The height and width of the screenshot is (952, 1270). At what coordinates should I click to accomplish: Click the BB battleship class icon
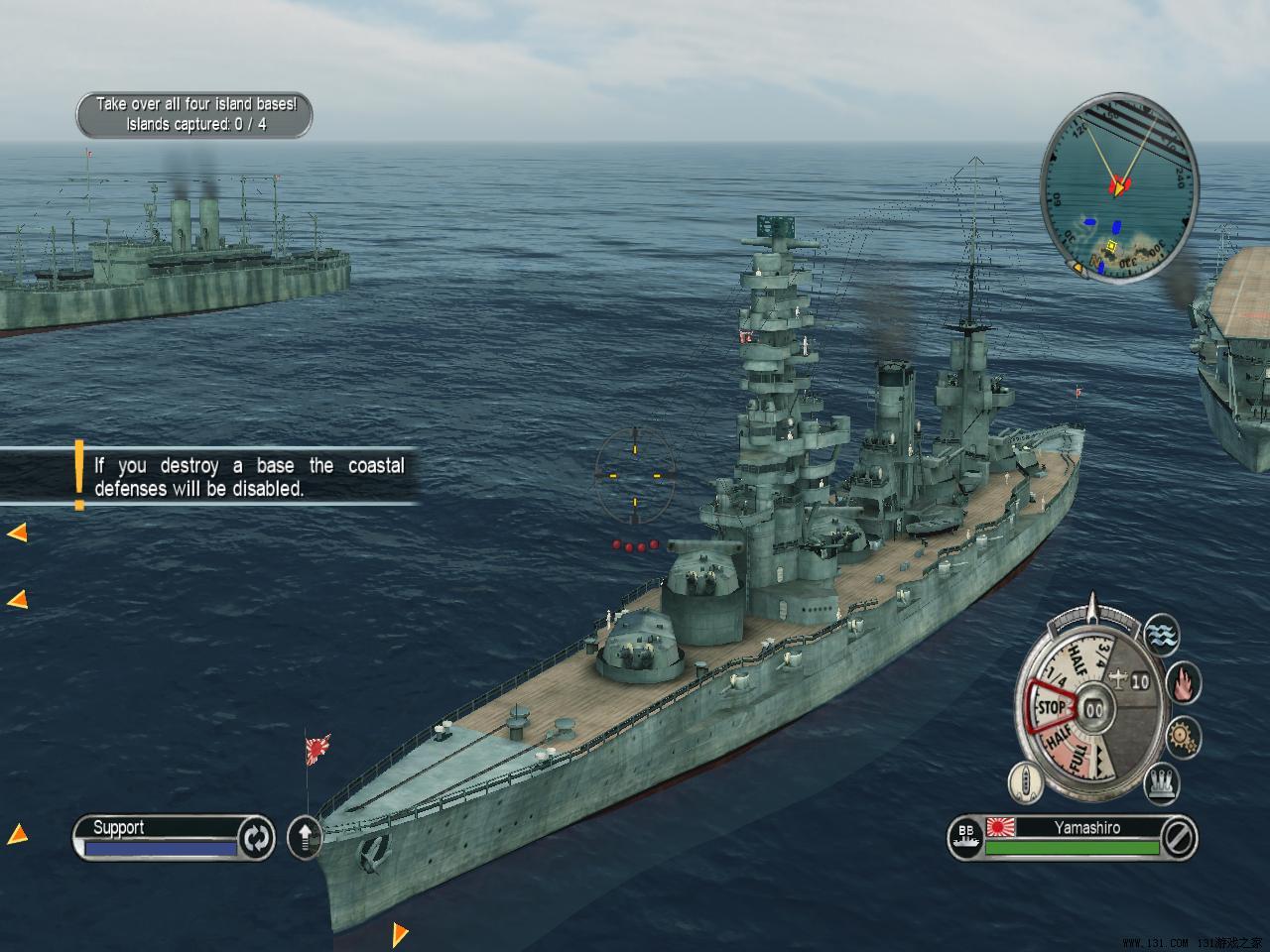click(x=965, y=837)
